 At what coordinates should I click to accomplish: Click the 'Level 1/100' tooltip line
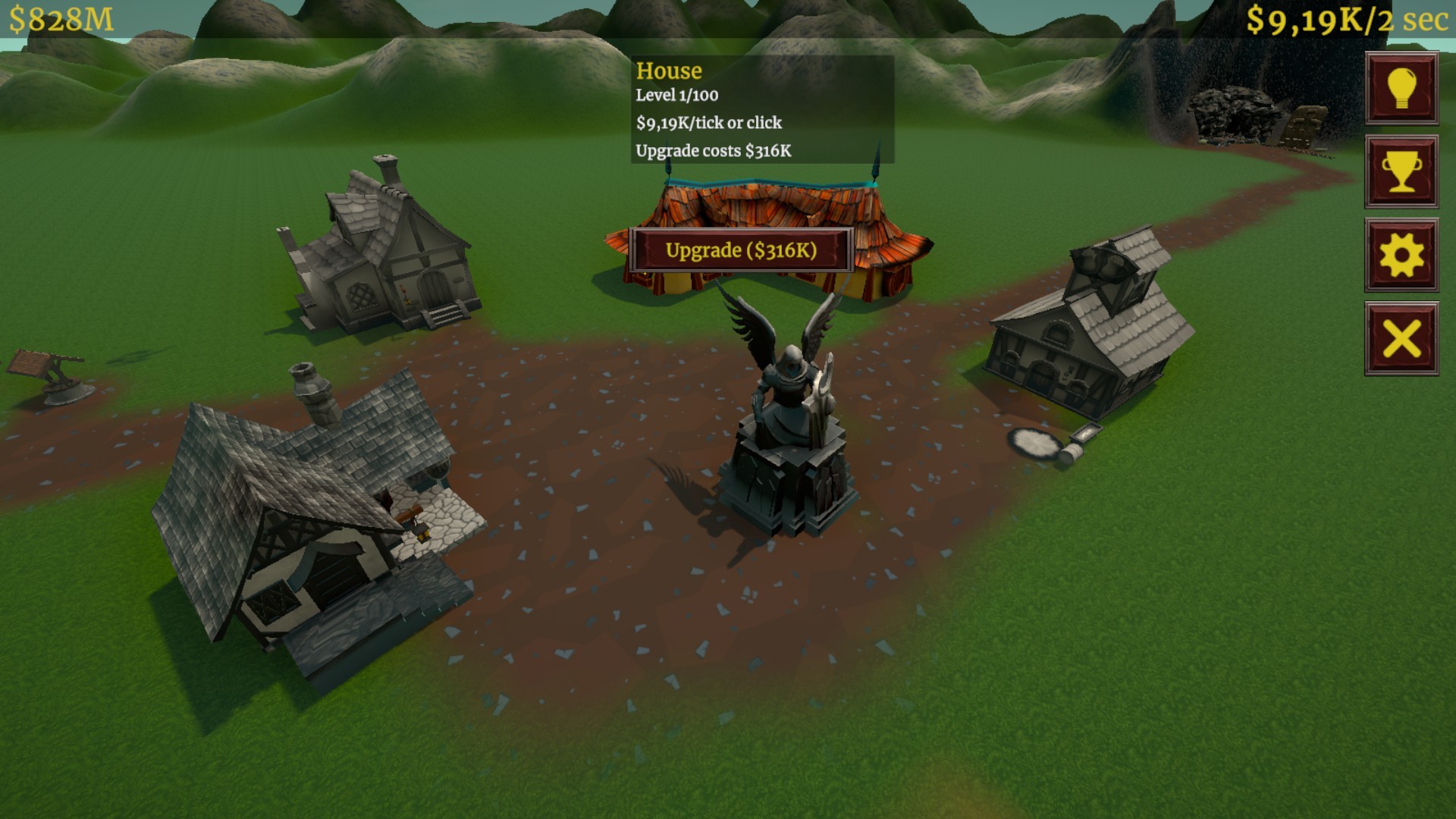point(679,96)
